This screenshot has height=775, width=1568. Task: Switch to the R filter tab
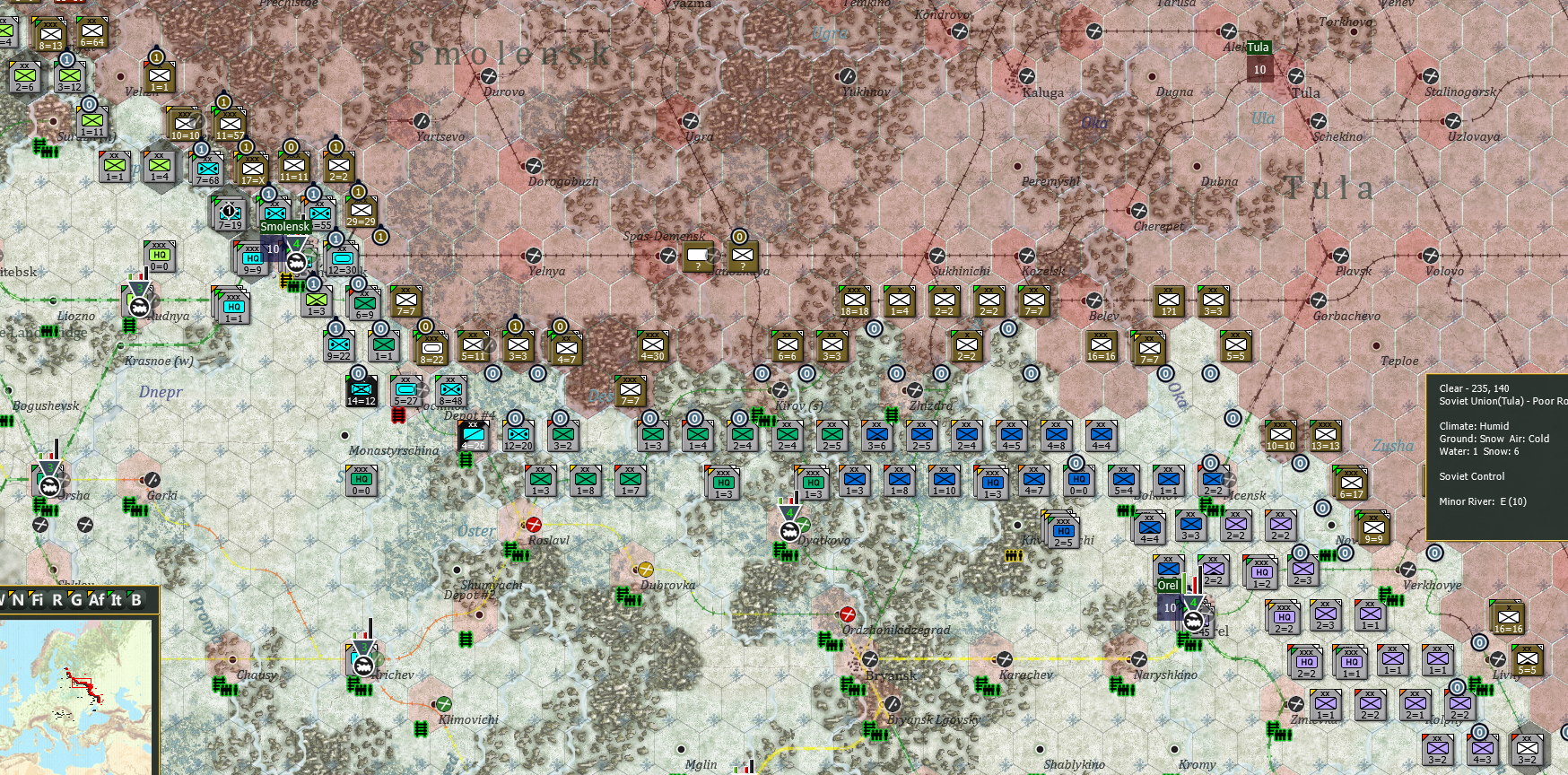click(57, 599)
